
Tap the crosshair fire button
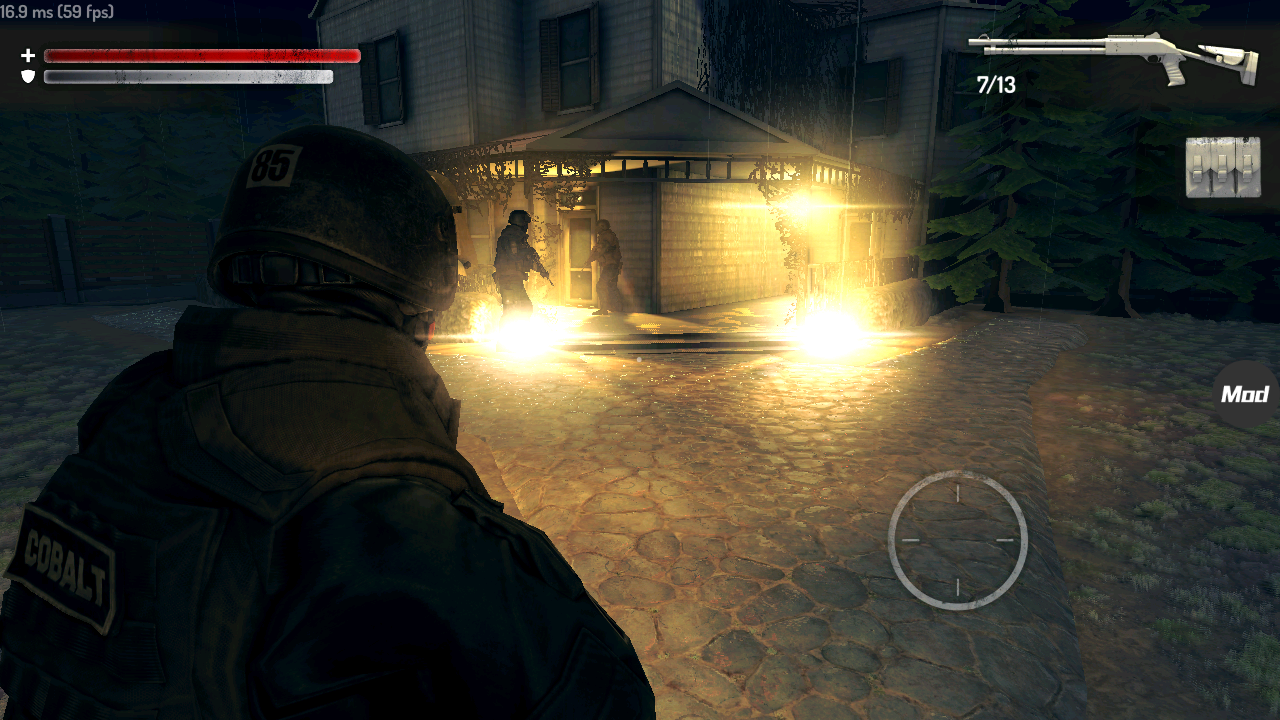[957, 540]
